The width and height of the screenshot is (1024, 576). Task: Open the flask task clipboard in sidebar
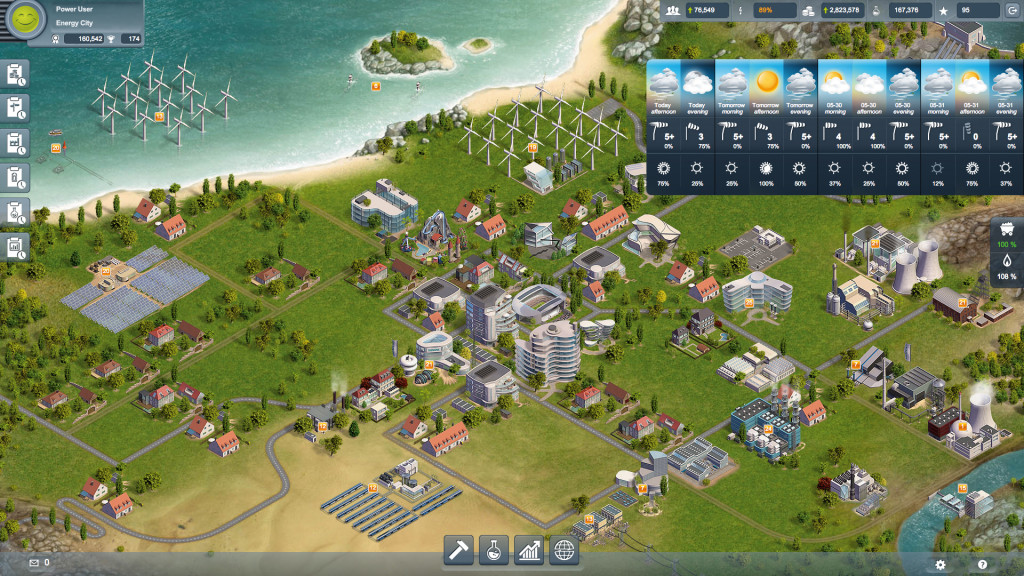17,213
